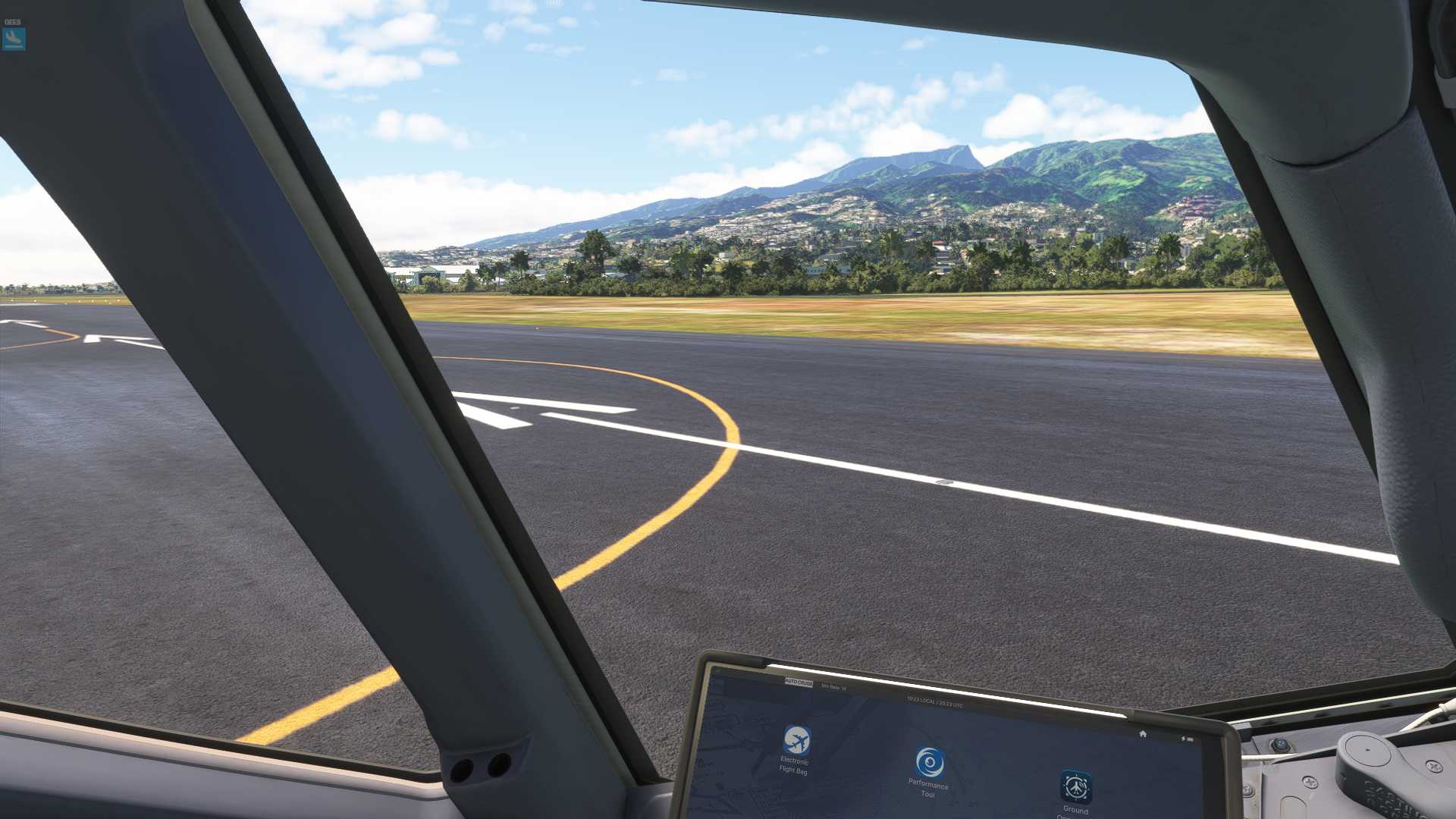Open the GEES landing overlay icon
Screen dimensions: 1456x819
pos(14,39)
